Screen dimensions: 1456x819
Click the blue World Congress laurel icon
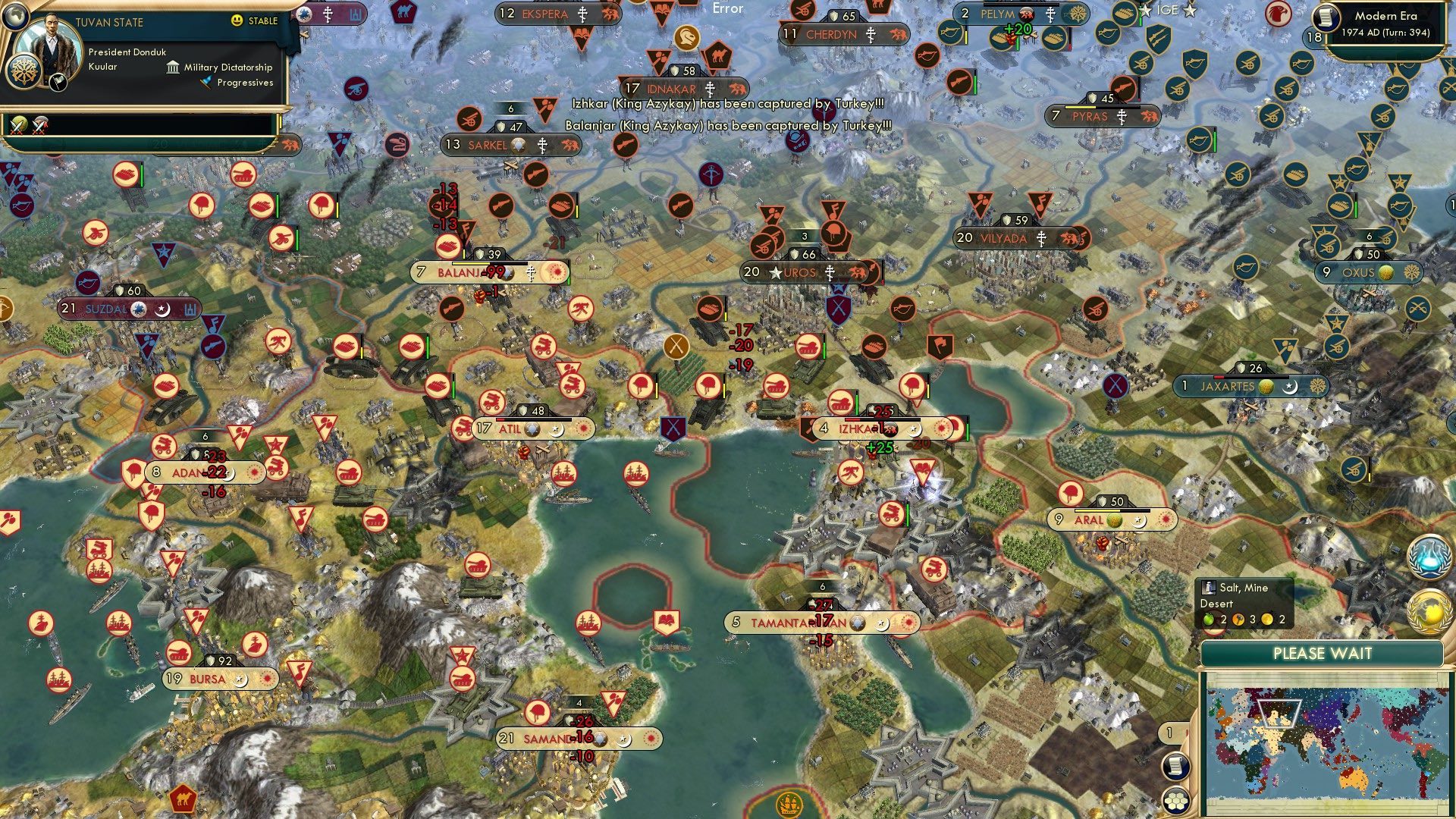pos(1430,557)
